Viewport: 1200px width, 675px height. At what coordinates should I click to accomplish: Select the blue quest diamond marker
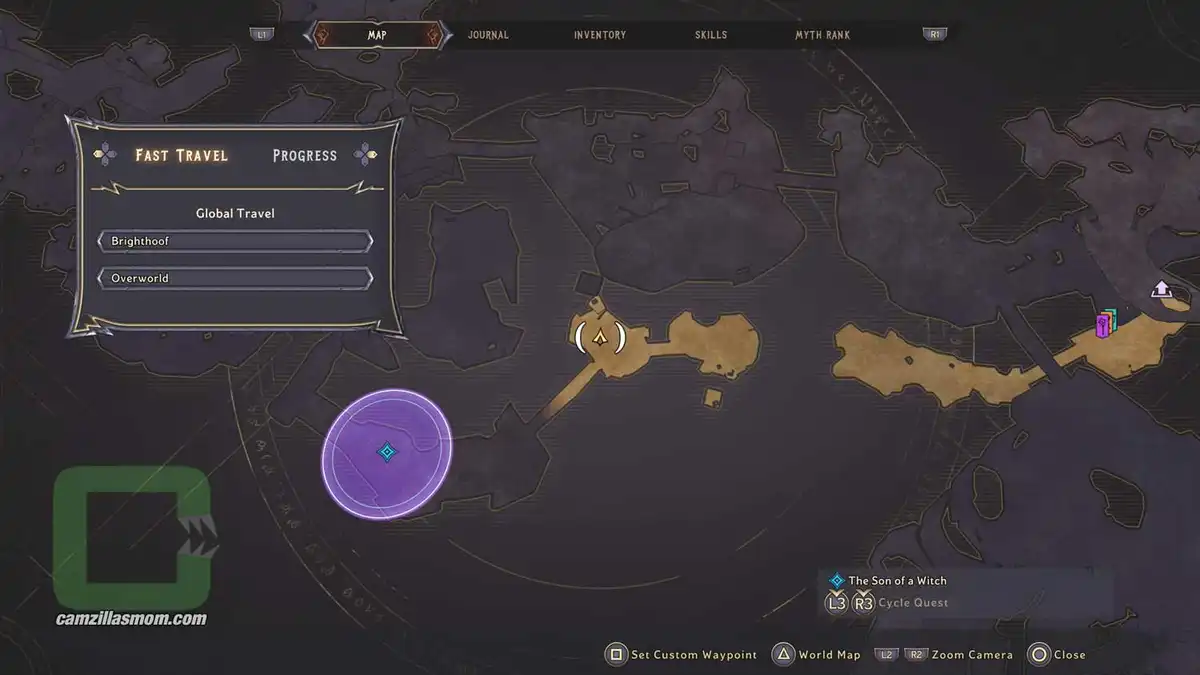[387, 453]
